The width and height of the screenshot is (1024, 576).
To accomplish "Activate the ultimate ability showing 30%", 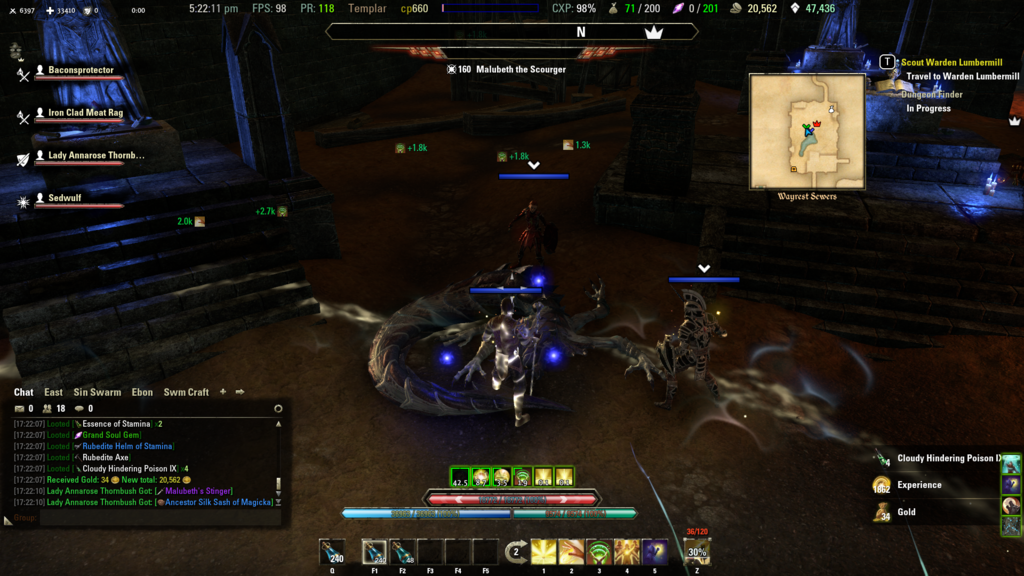I will 697,551.
